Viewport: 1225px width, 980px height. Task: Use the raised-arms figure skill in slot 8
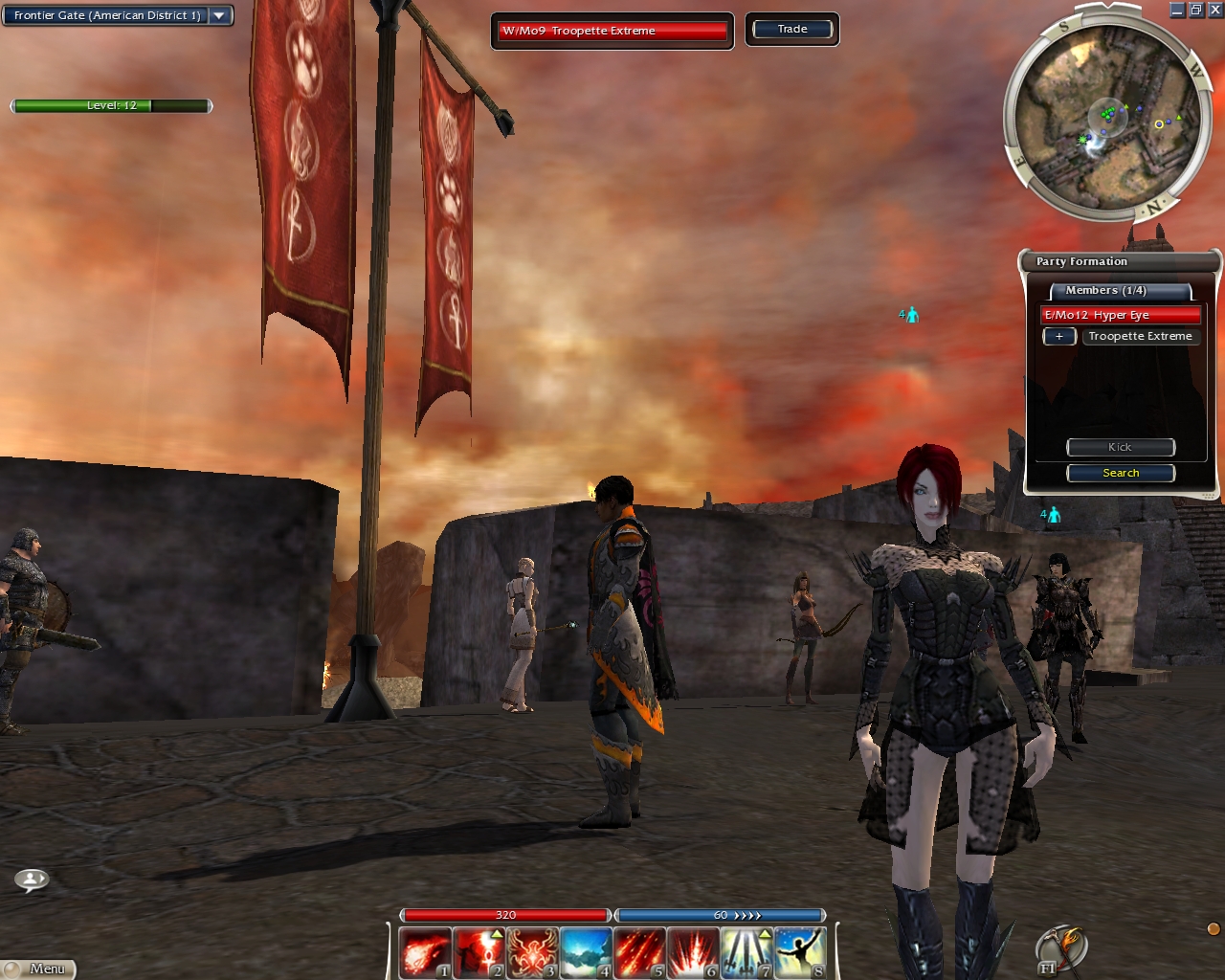point(799,953)
